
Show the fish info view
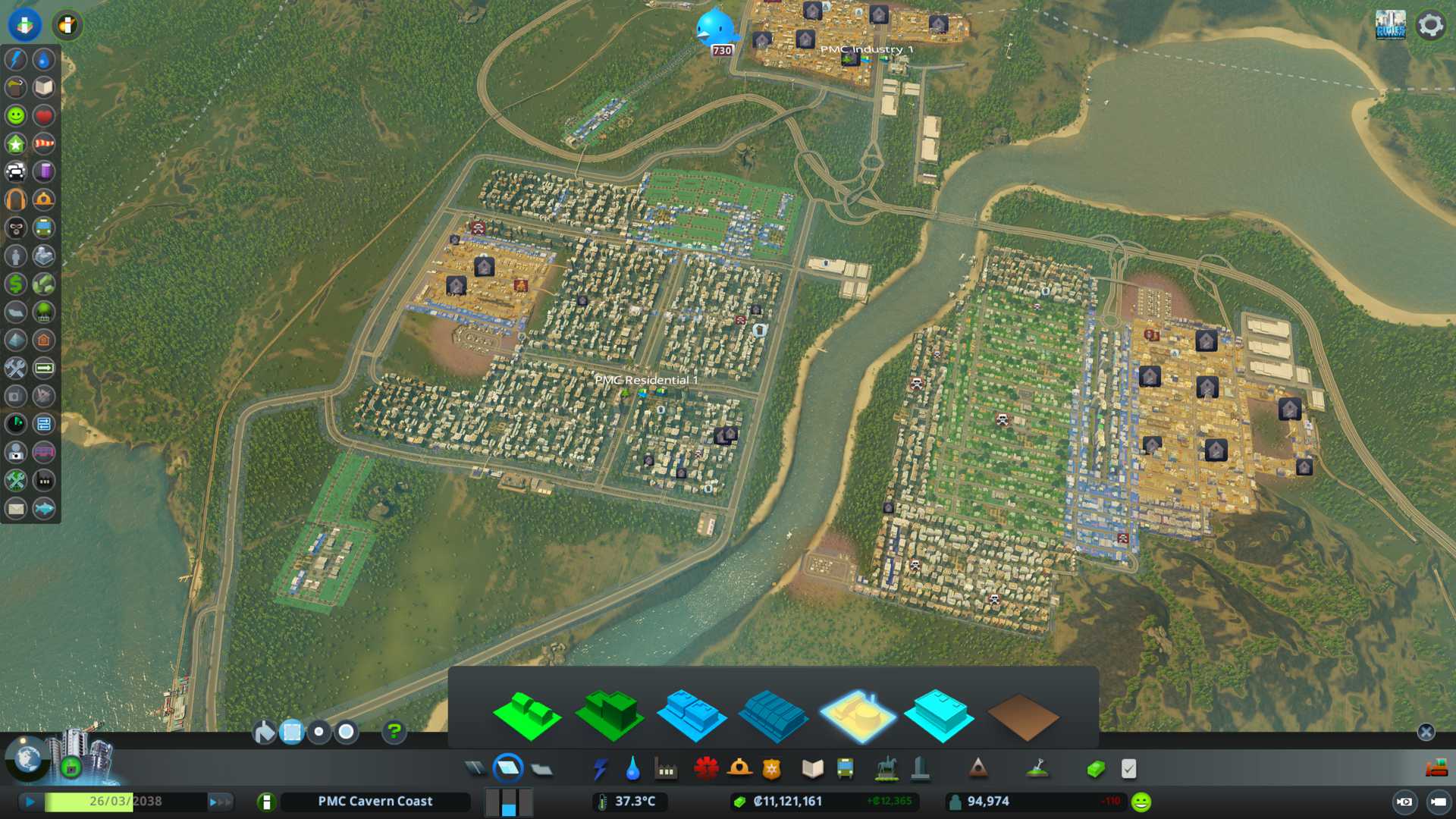pyautogui.click(x=44, y=508)
